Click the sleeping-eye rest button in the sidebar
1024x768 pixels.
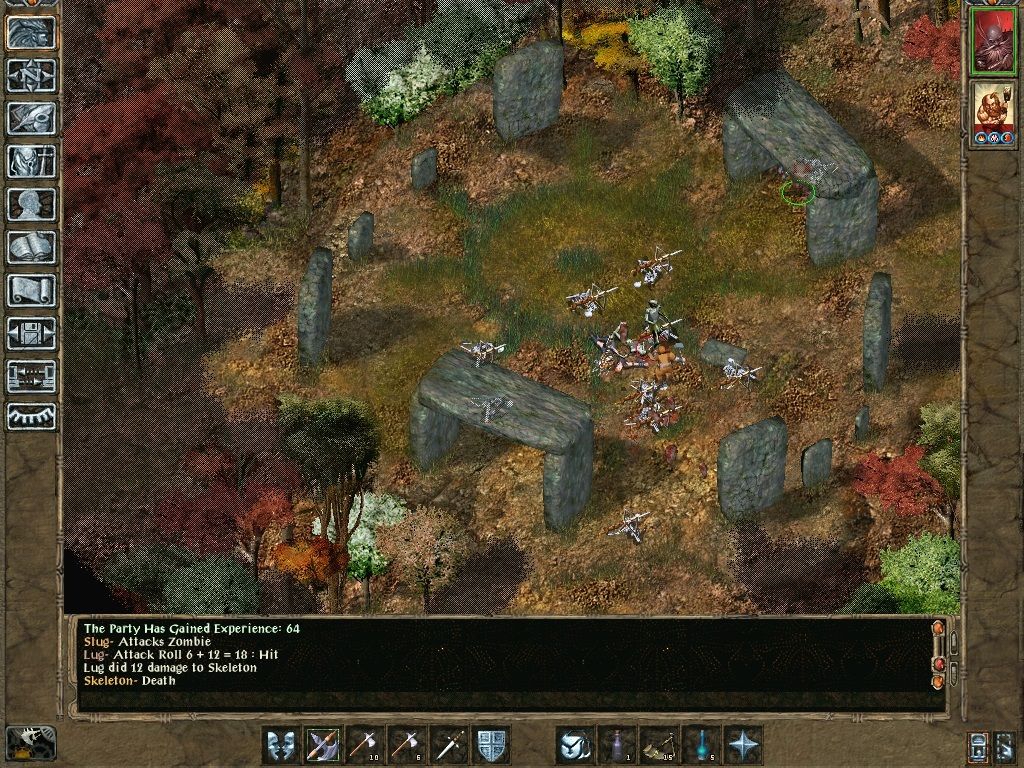(x=31, y=417)
